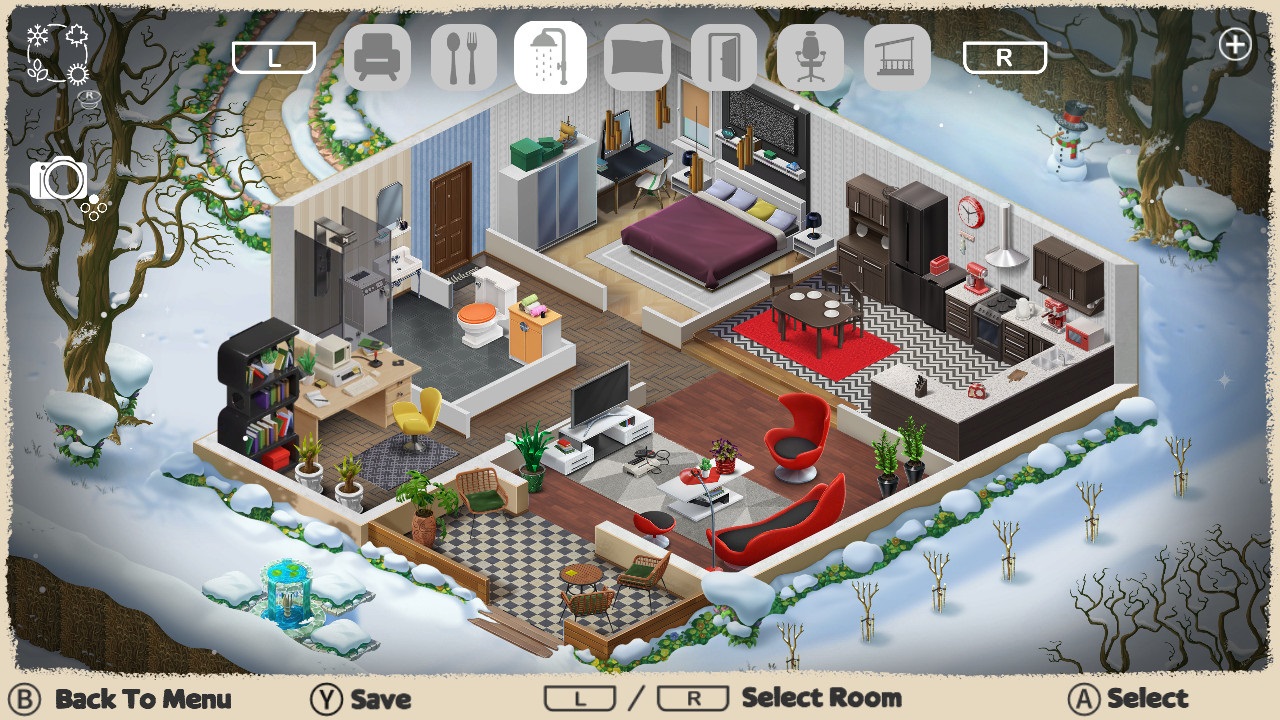The image size is (1280, 720).
Task: Toggle winter with the snowflake icon
Action: [37, 35]
